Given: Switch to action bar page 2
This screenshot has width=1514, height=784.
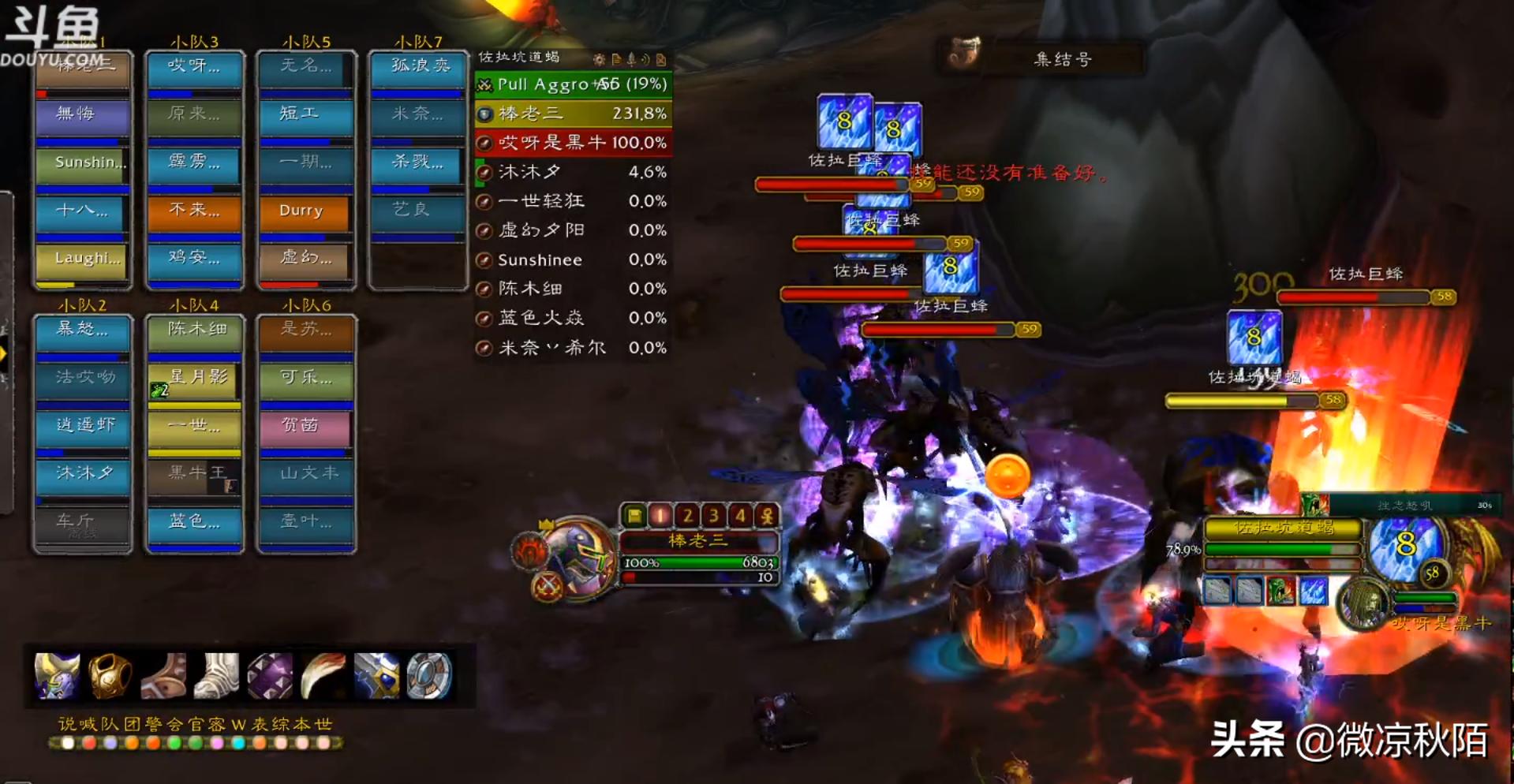Looking at the screenshot, I should (x=688, y=515).
